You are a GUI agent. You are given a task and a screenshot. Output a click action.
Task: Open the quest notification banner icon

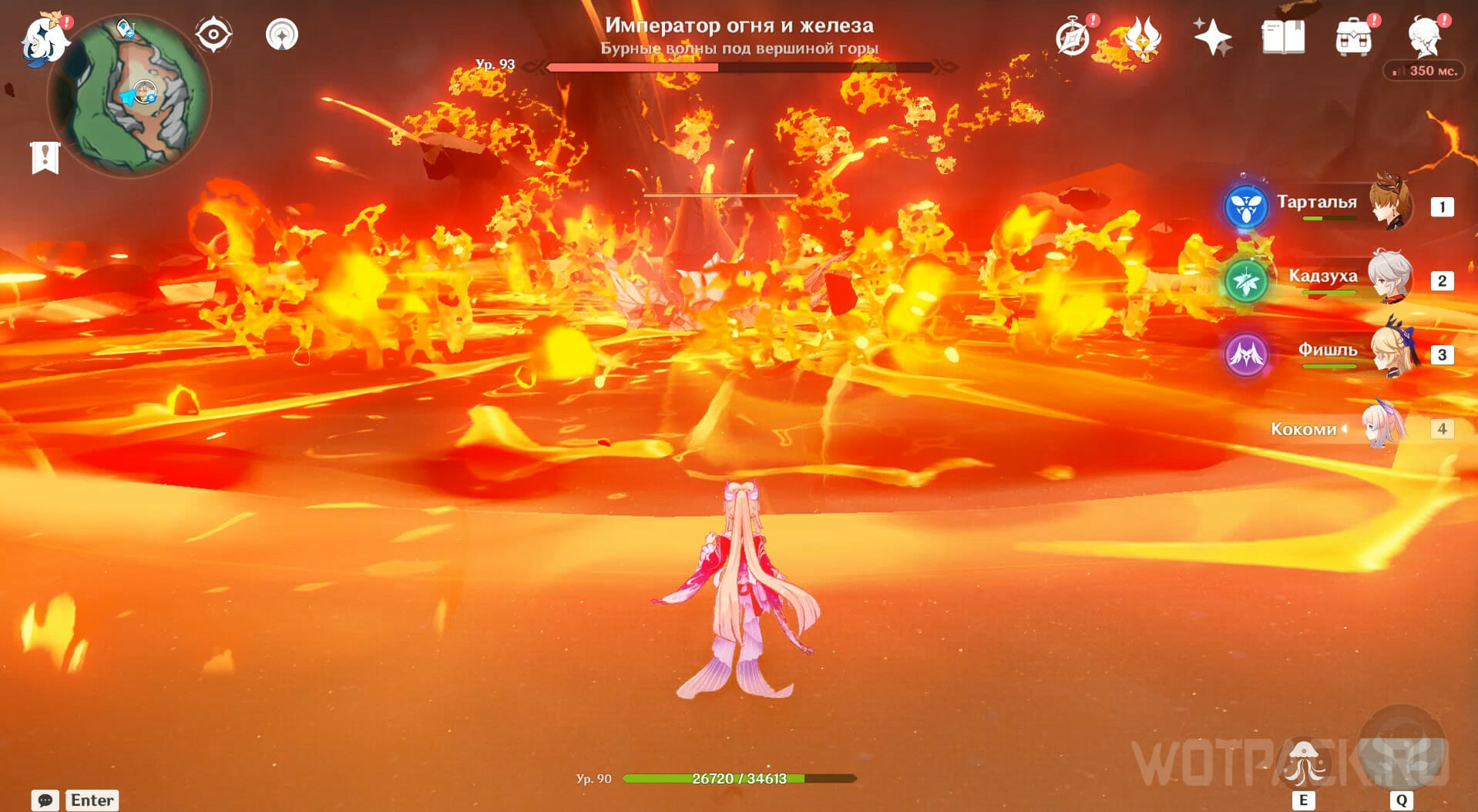pos(45,157)
